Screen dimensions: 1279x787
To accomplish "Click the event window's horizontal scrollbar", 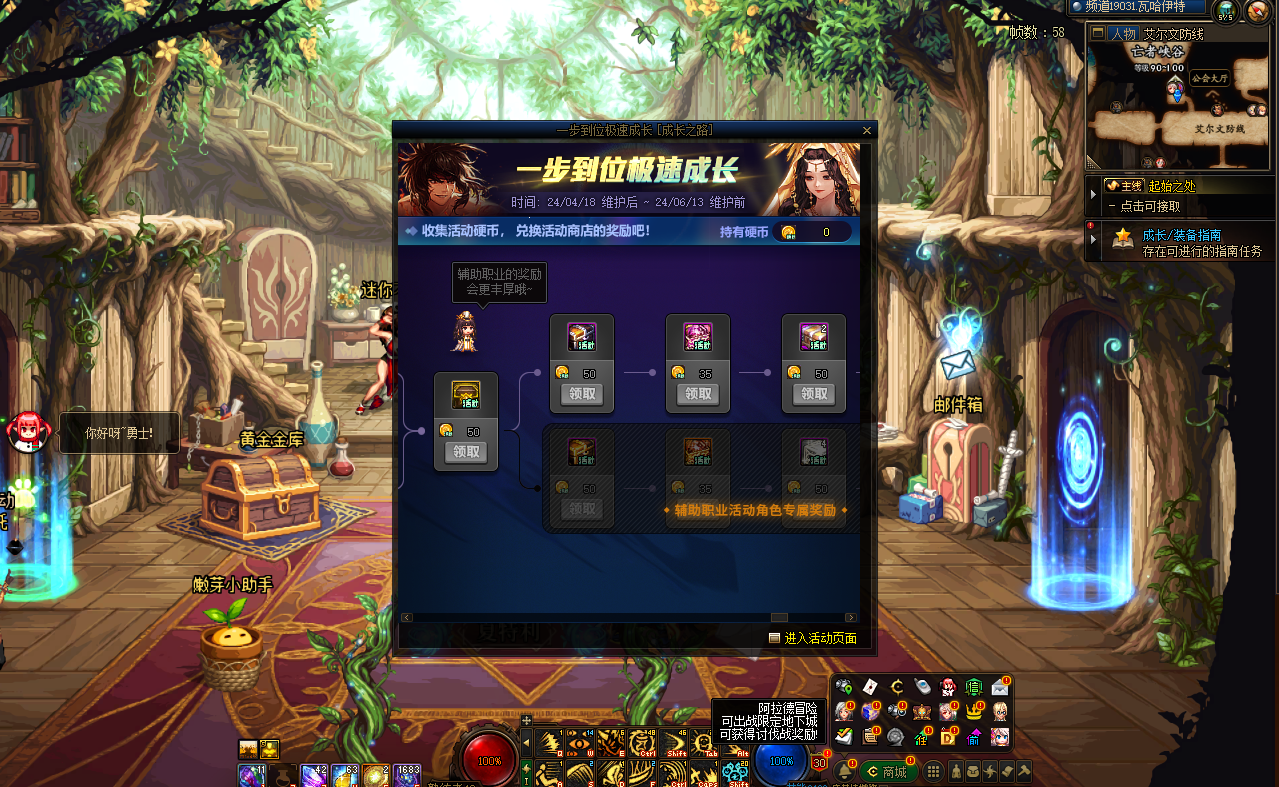I will [x=779, y=617].
